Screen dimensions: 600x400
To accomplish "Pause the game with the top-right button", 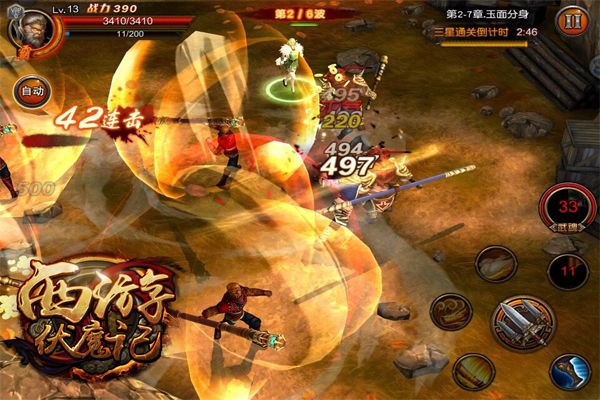I will pos(571,20).
